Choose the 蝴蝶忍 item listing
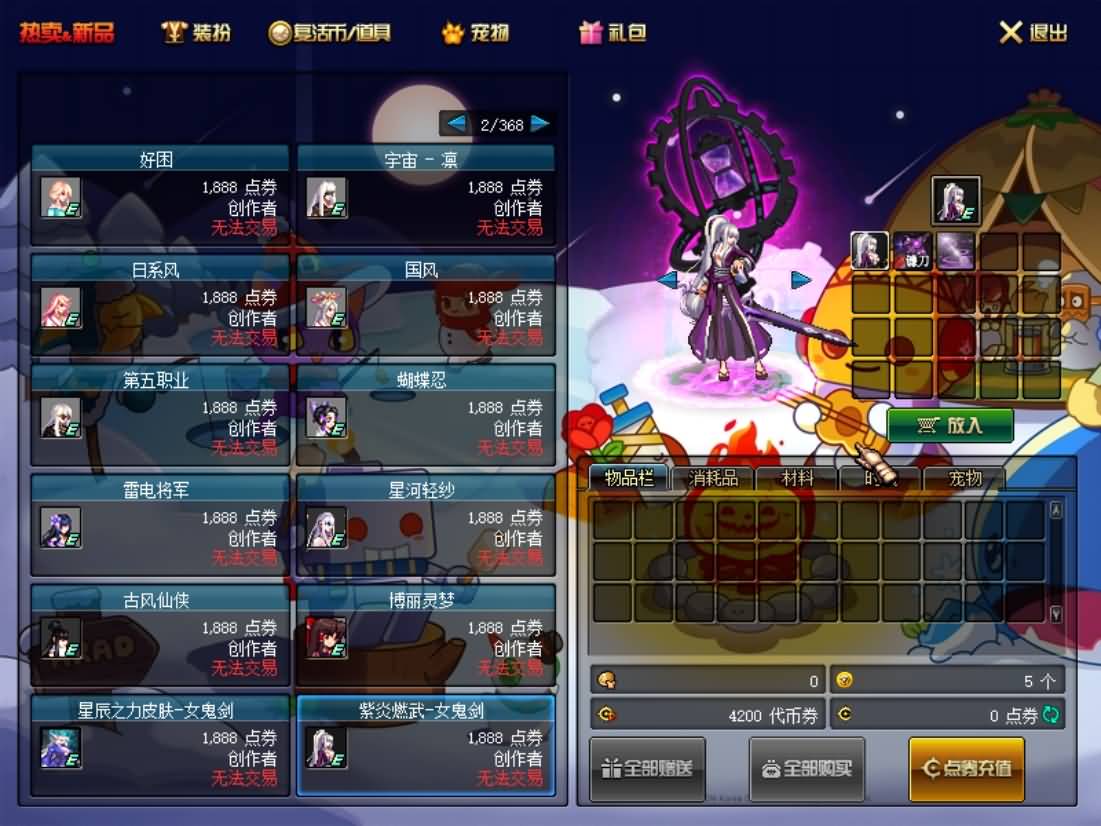Image resolution: width=1101 pixels, height=826 pixels. coord(426,415)
